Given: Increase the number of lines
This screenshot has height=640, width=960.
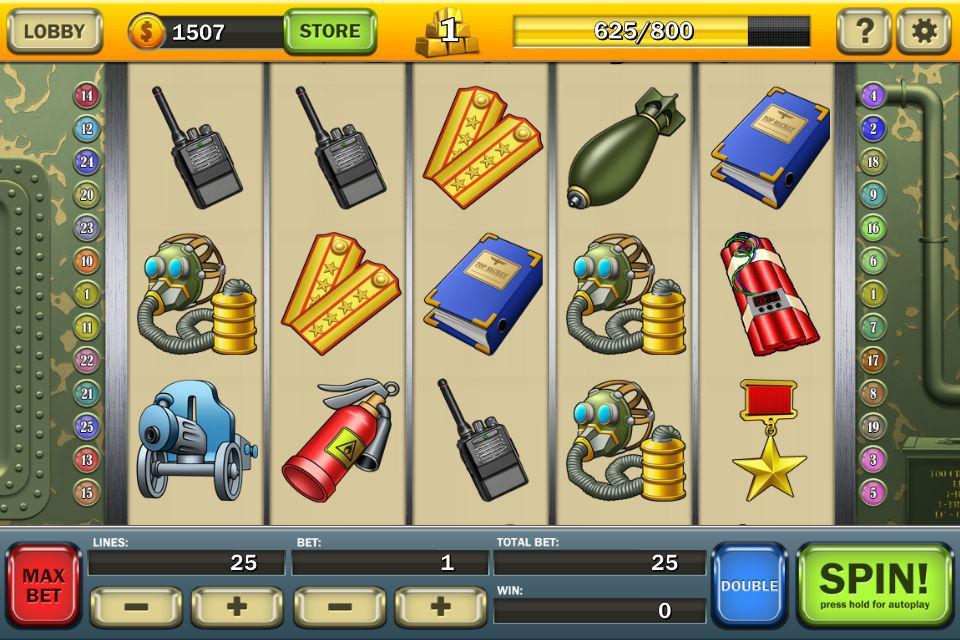Looking at the screenshot, I should (x=237, y=607).
